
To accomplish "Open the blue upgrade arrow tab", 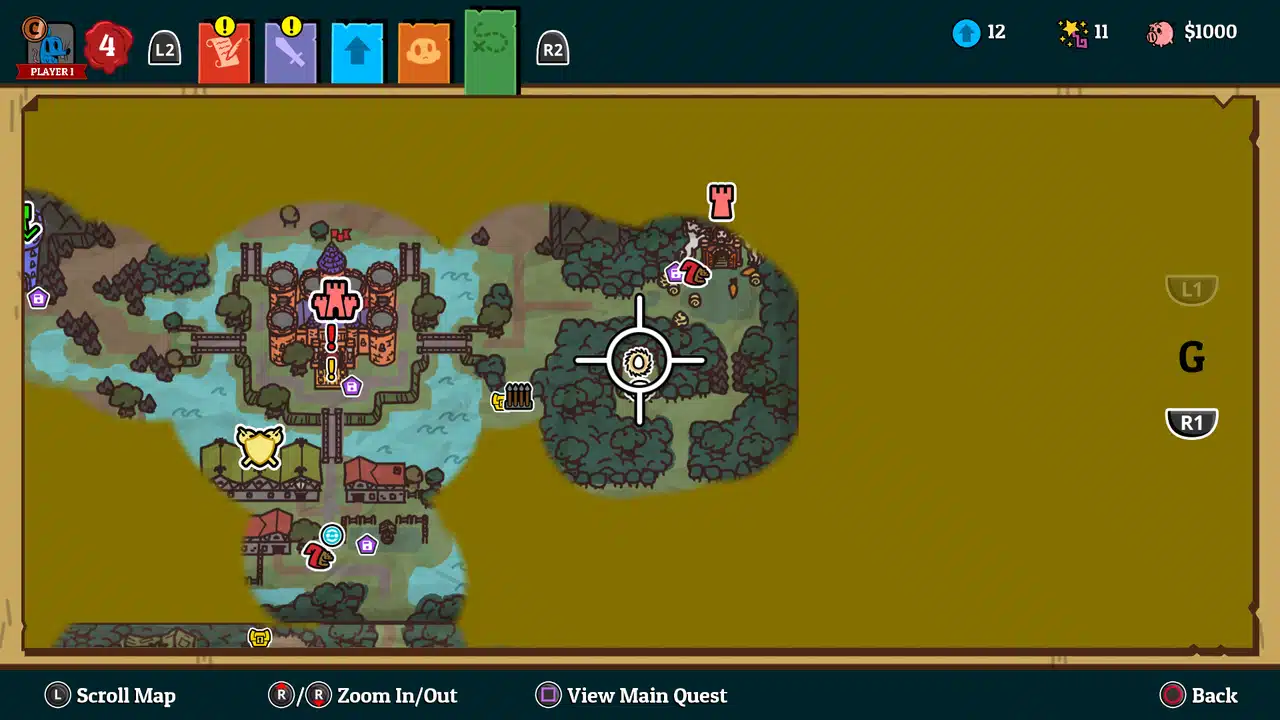I will point(357,50).
